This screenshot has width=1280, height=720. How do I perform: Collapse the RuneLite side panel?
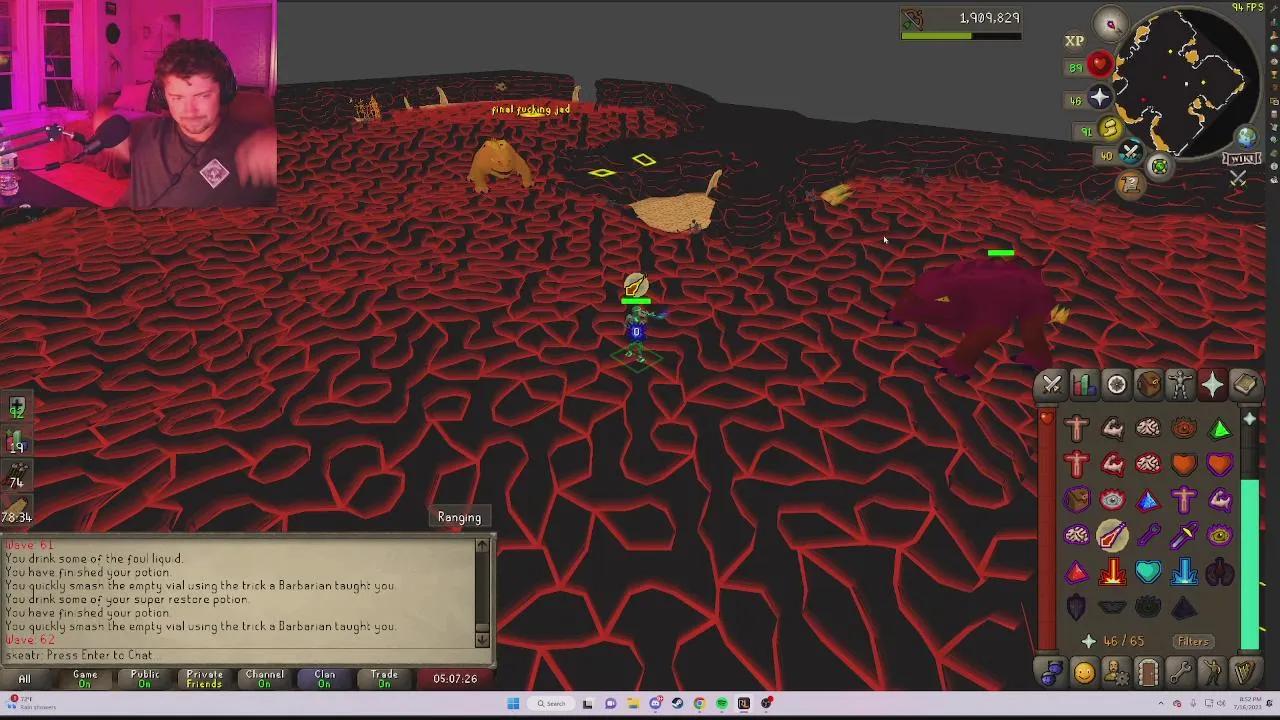(1272, 10)
